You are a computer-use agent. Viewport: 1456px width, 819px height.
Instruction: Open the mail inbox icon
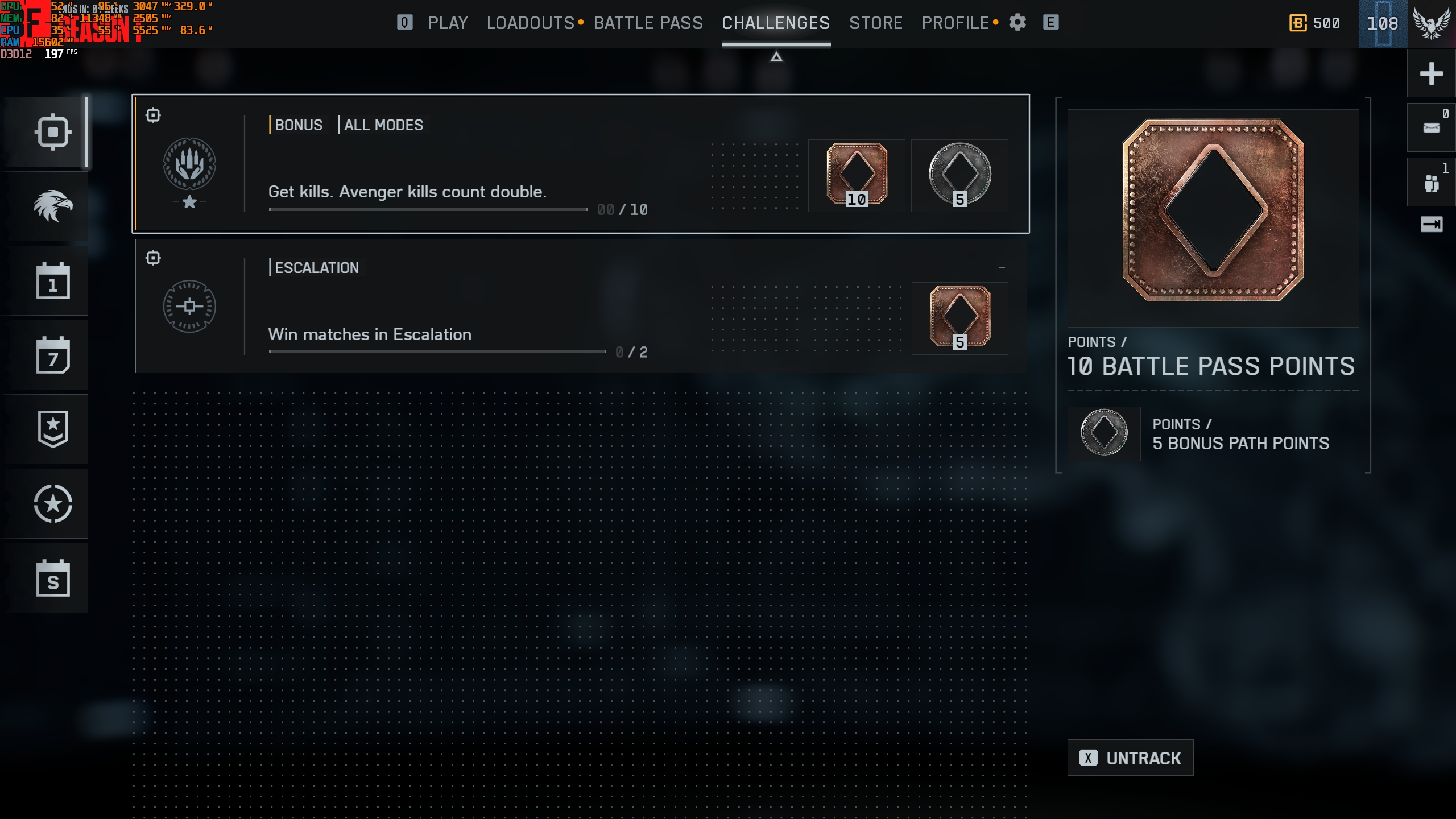click(1431, 127)
